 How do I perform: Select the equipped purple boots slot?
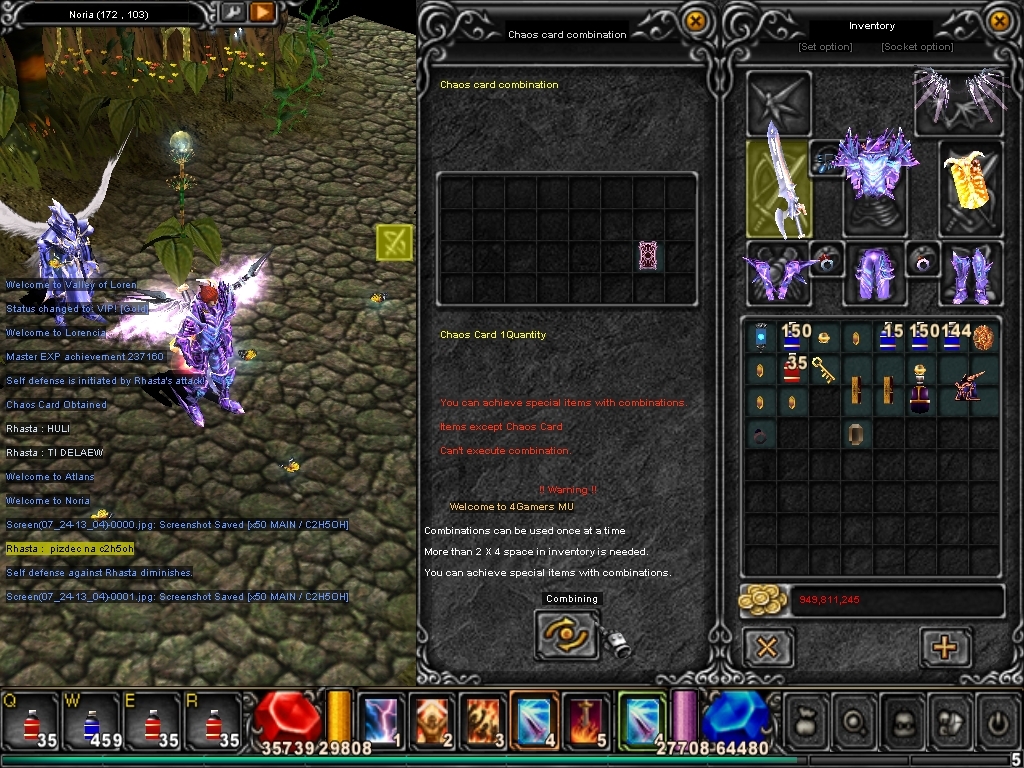[971, 274]
